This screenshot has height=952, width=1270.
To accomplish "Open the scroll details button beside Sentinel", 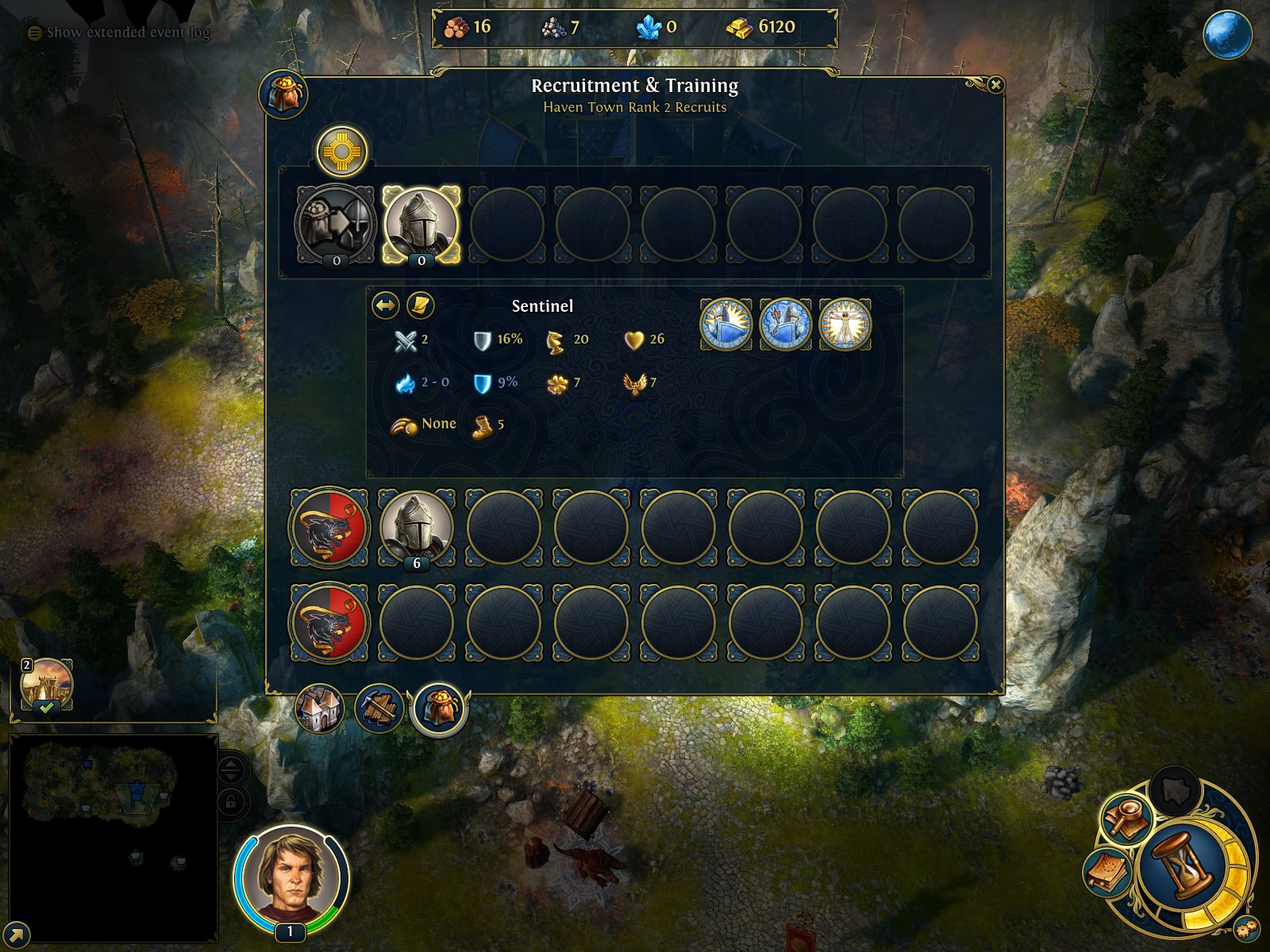I will [420, 305].
